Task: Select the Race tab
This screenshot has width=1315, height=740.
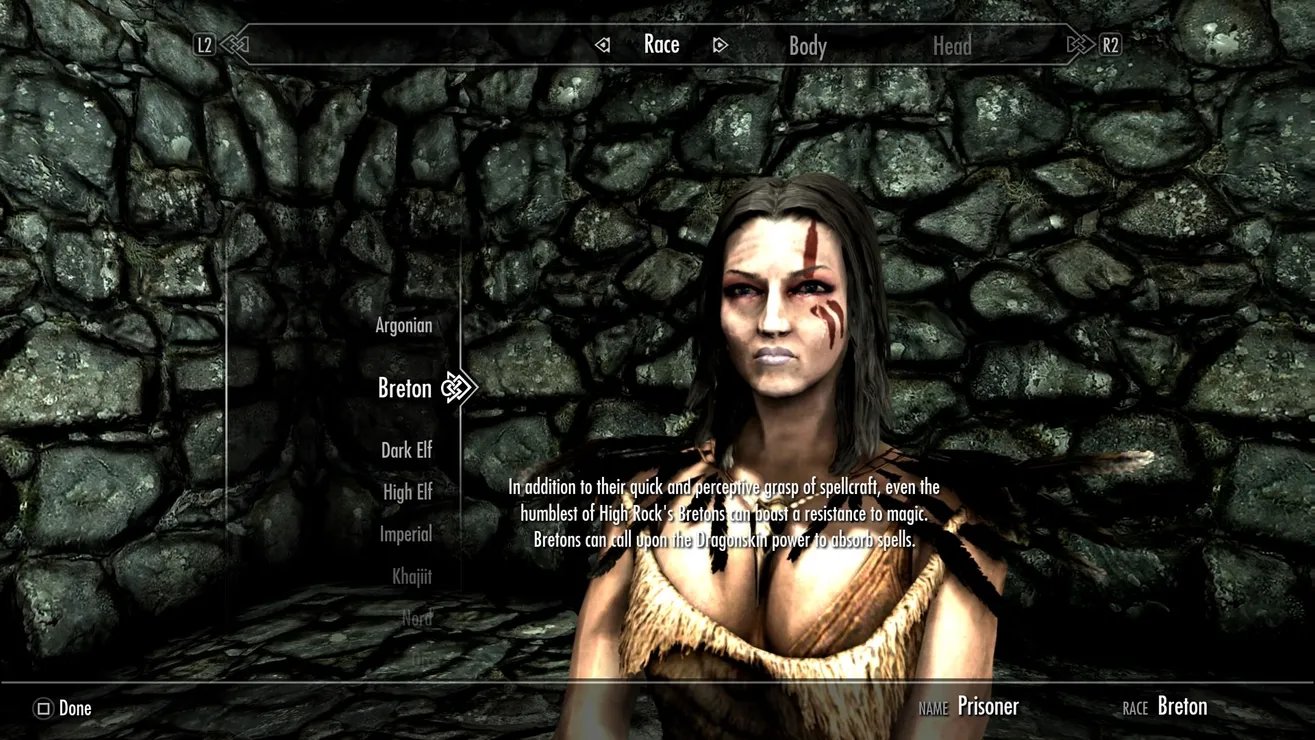Action: coord(661,45)
